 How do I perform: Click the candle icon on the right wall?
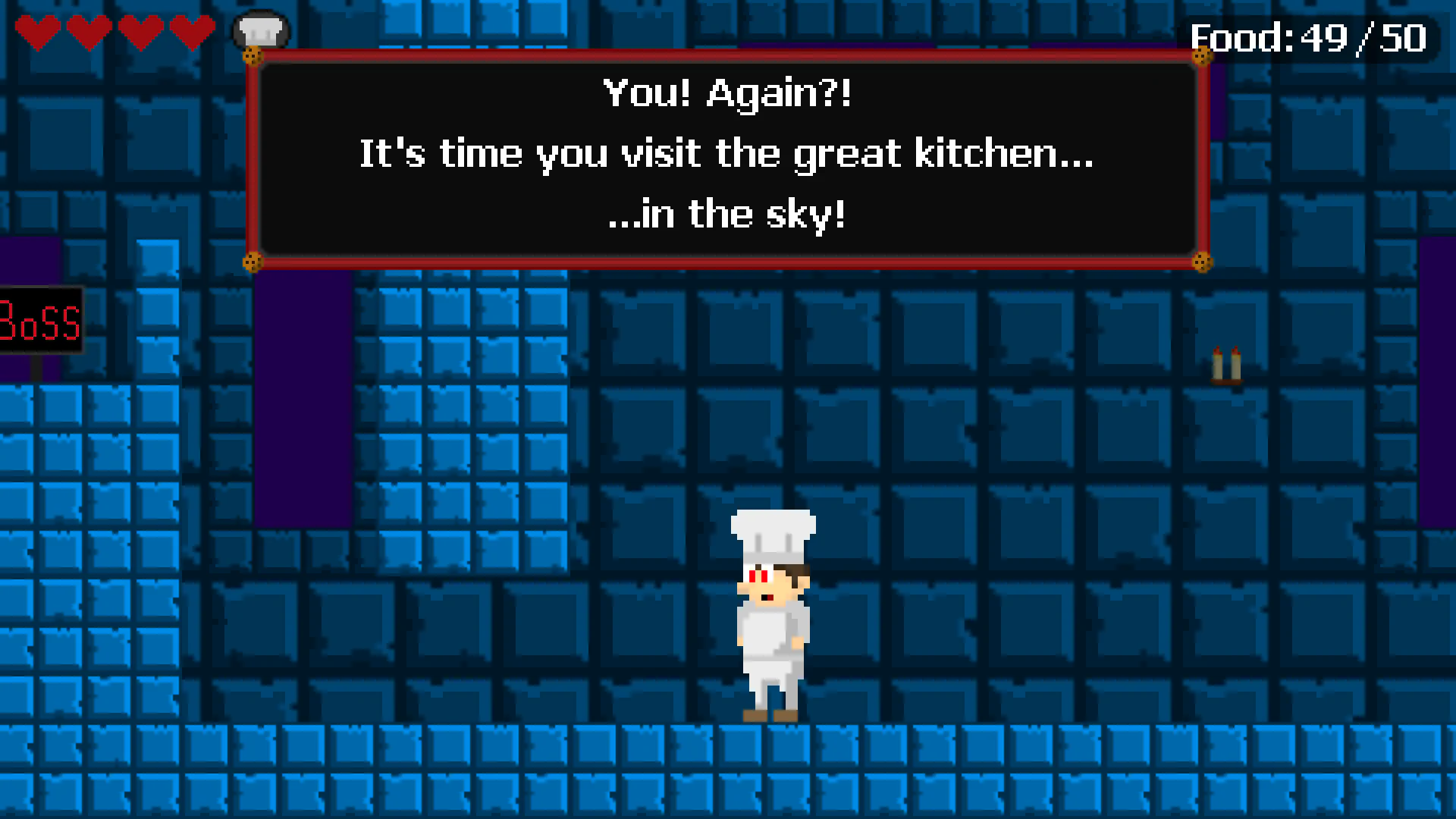(1227, 364)
